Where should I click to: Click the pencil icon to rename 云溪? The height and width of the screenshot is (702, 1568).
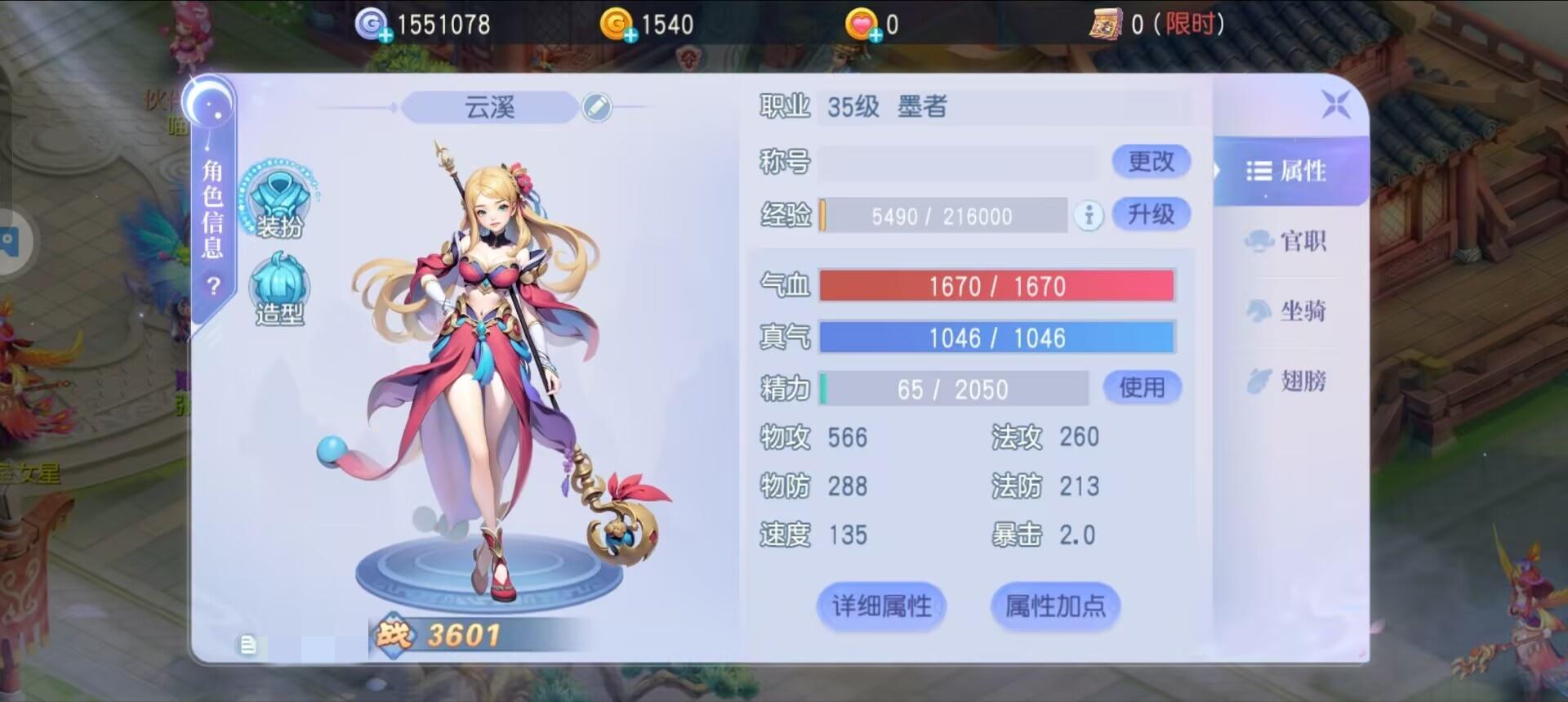click(597, 107)
